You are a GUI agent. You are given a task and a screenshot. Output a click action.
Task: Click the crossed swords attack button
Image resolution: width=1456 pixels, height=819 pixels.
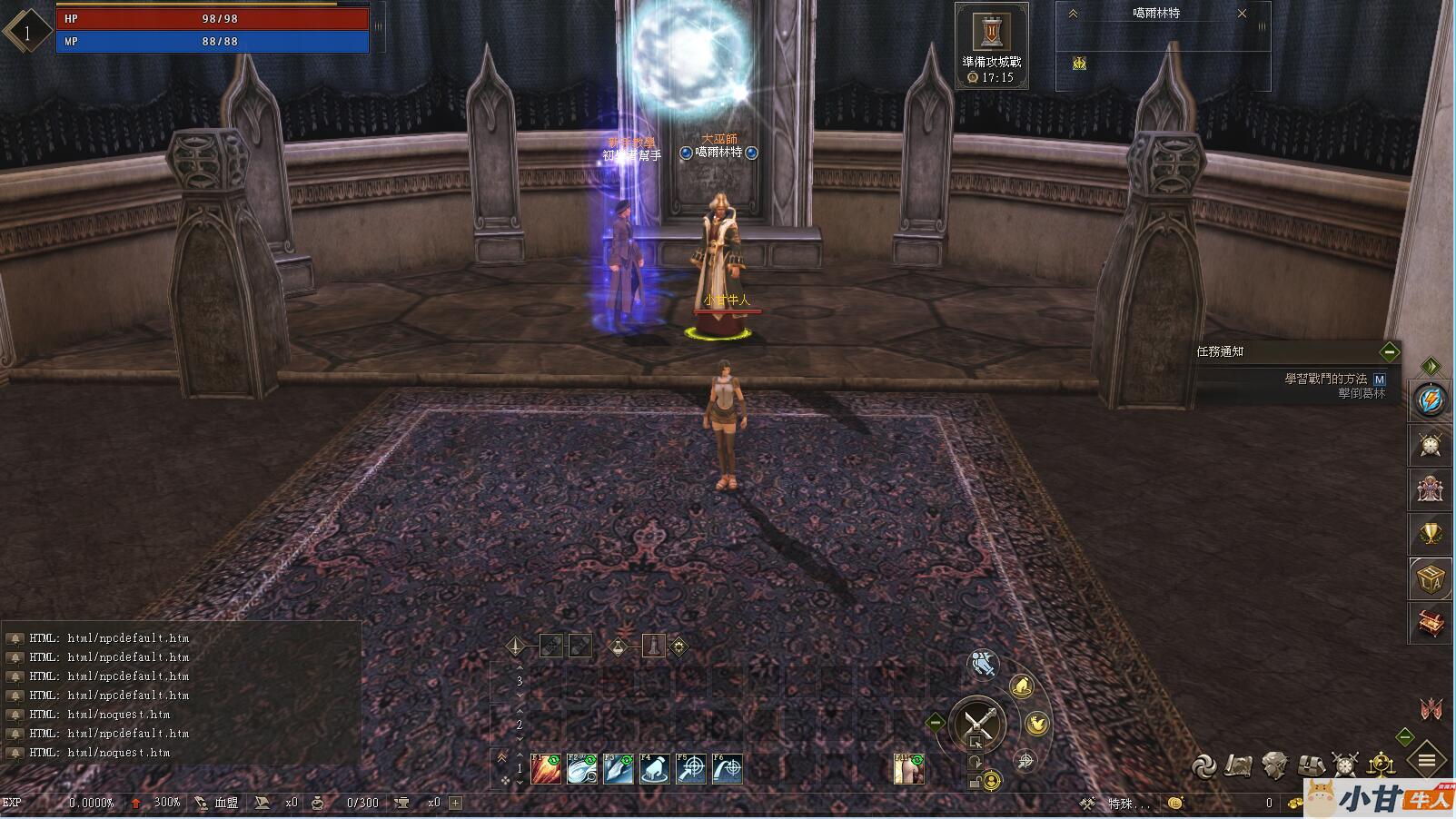(978, 724)
